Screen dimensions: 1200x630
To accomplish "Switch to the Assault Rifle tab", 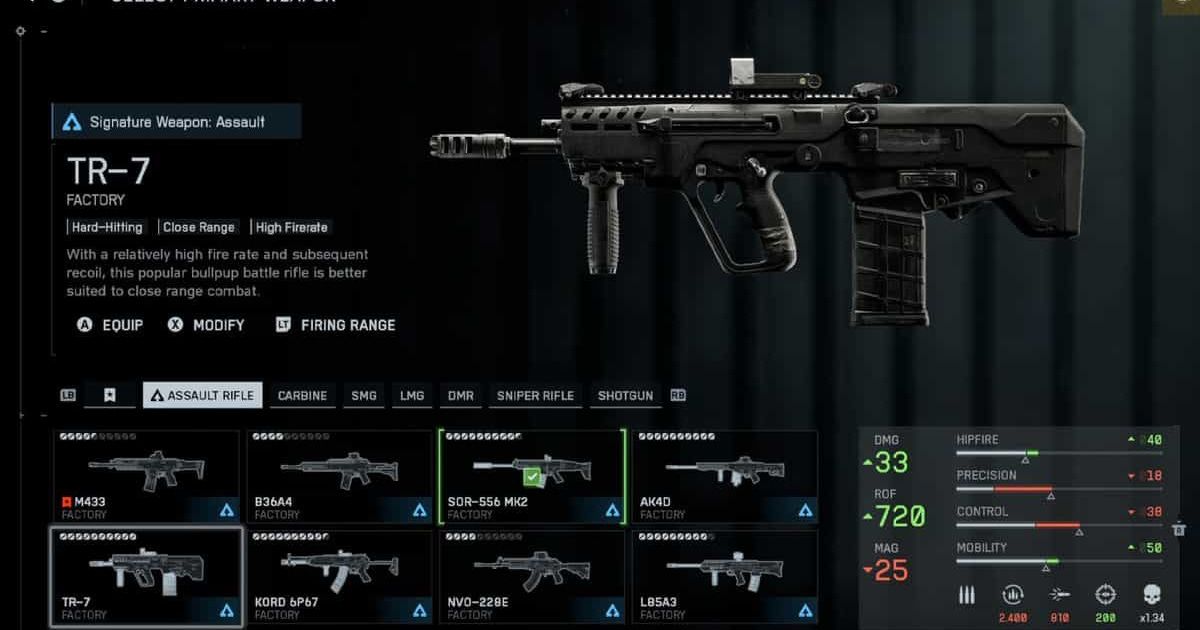I will click(202, 395).
